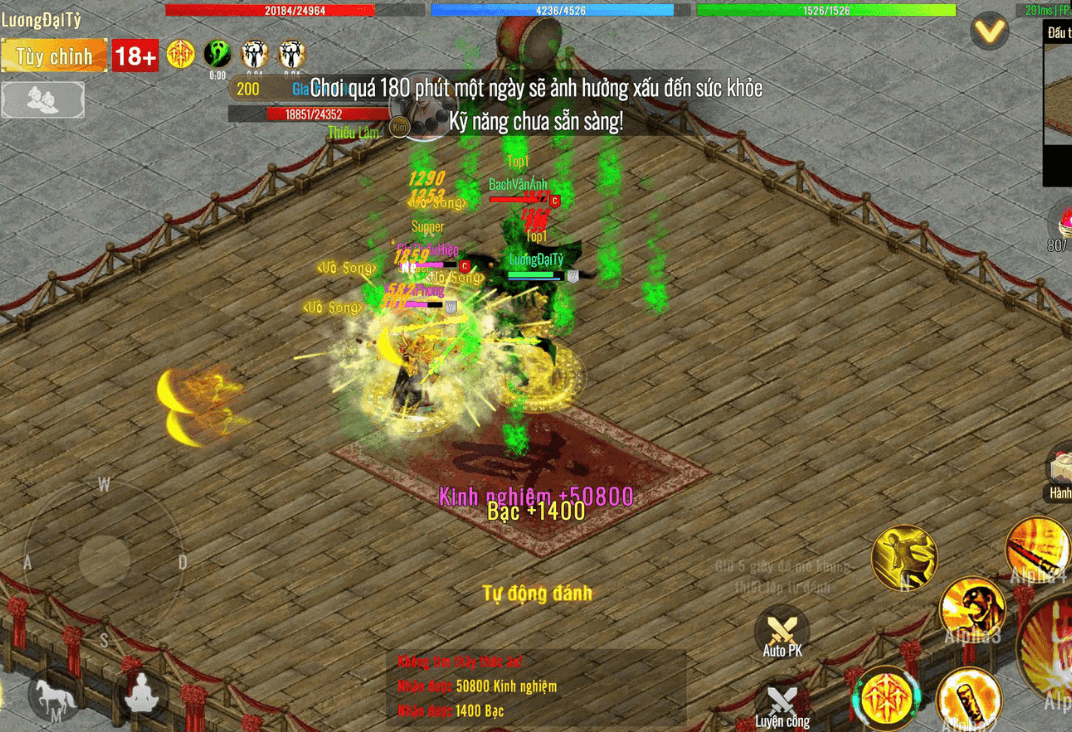The height and width of the screenshot is (732, 1072).
Task: Sit and meditate with the lotus-pose icon
Action: [x=142, y=694]
